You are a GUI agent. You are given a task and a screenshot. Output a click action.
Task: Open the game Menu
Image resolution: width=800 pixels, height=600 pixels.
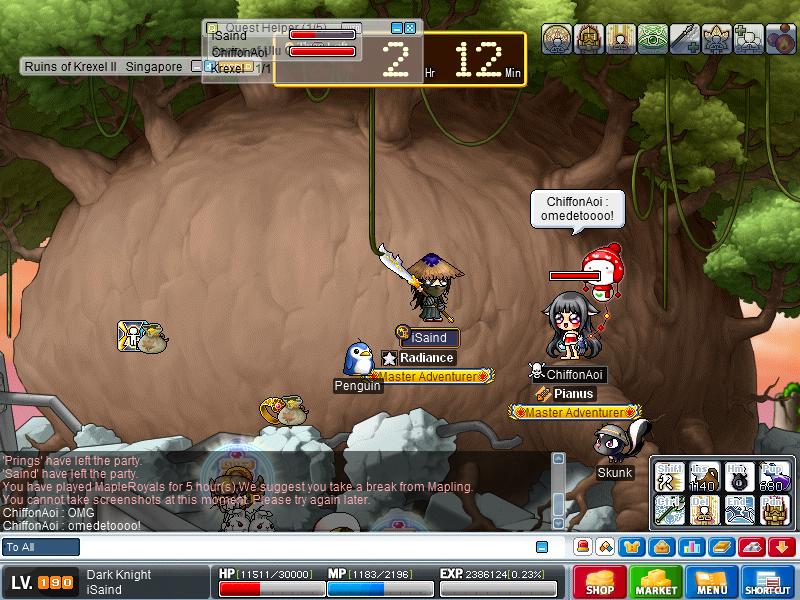712,582
